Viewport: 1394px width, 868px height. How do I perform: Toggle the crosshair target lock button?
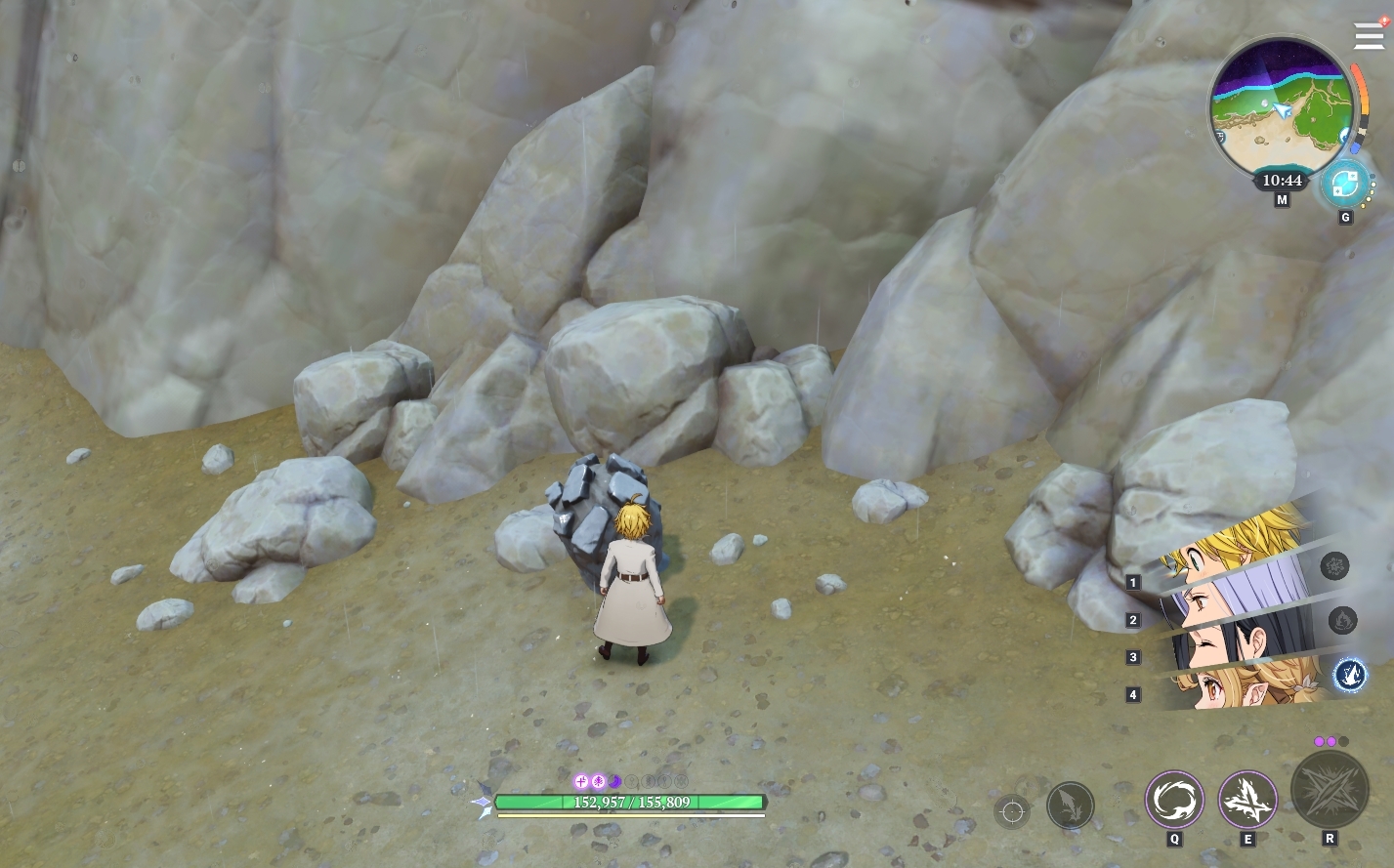point(1012,811)
